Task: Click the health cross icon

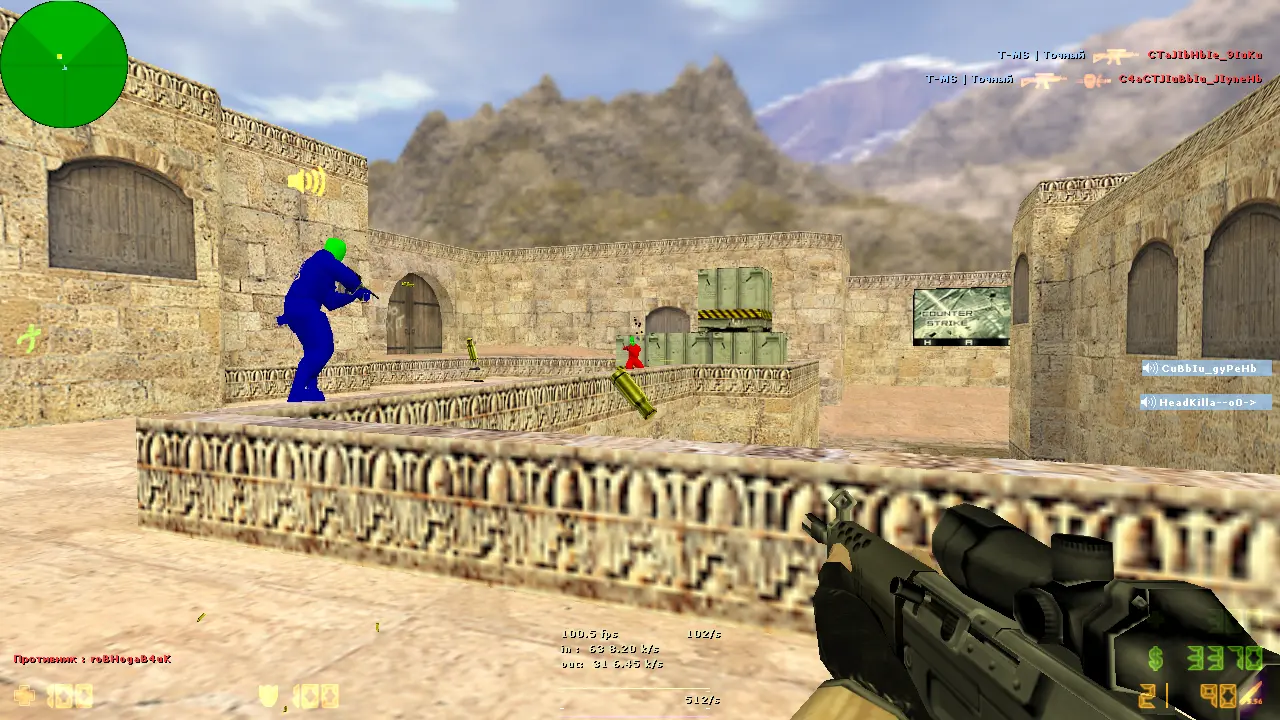Action: (24, 695)
